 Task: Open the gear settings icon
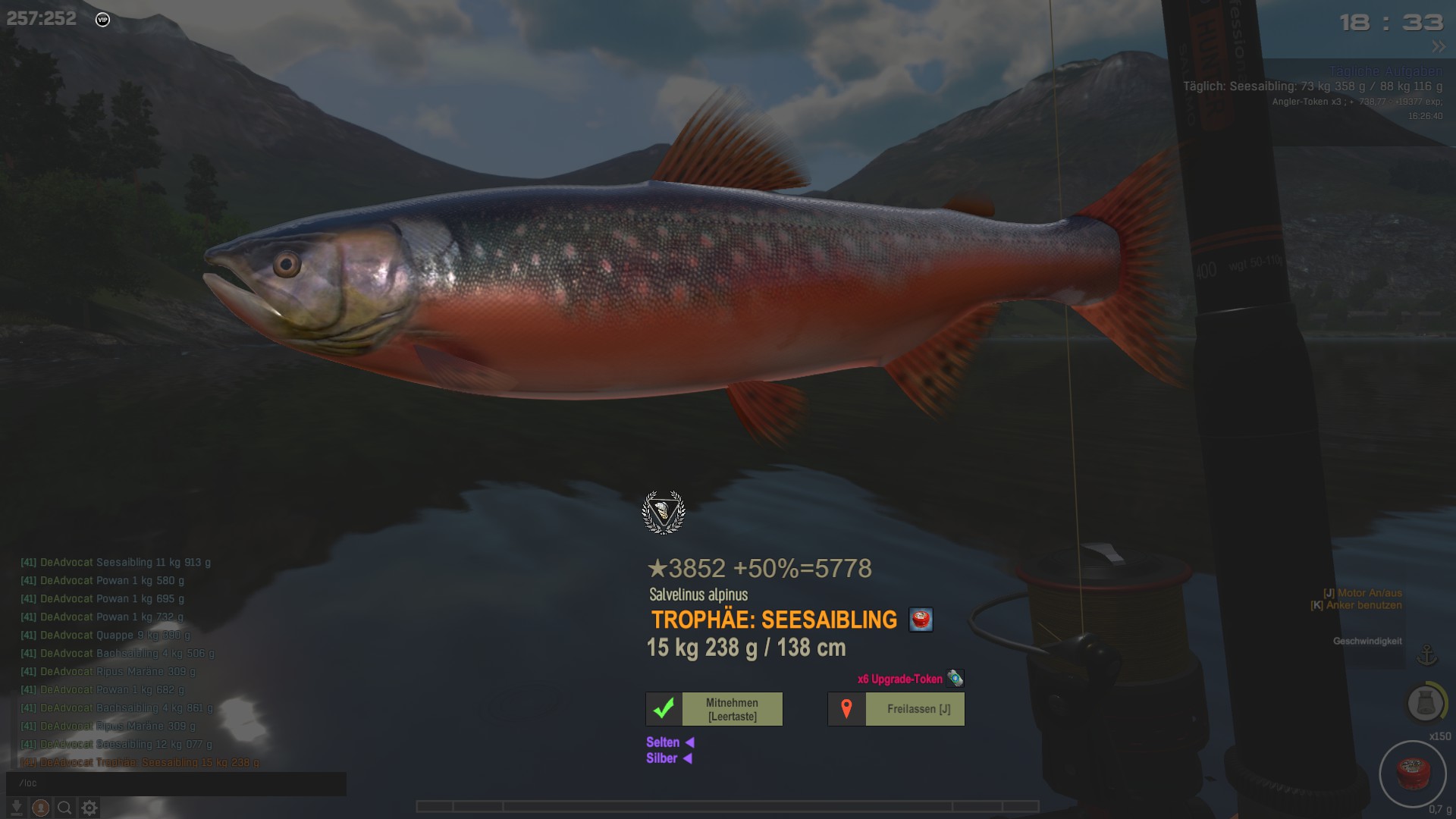coord(89,808)
